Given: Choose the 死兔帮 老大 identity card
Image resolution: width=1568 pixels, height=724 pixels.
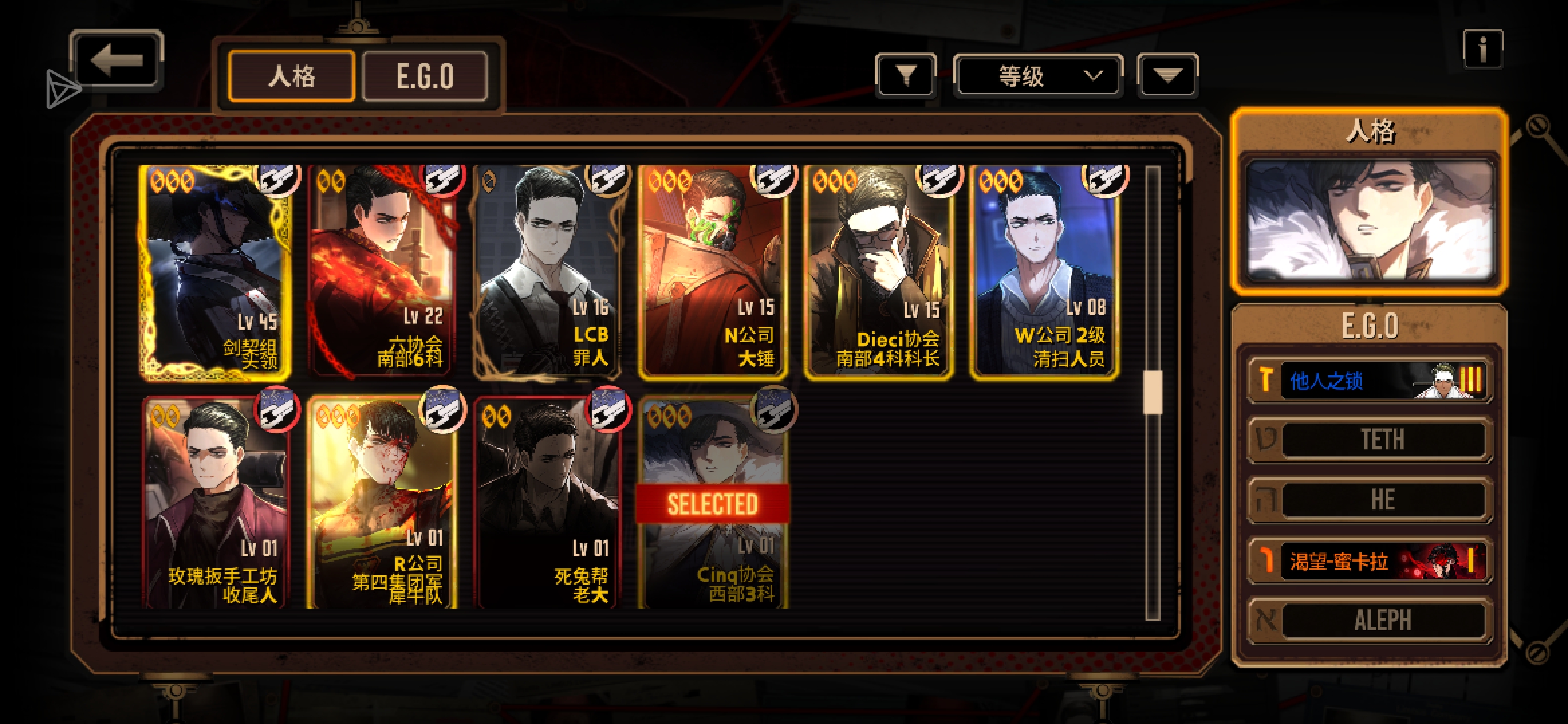Looking at the screenshot, I should pos(547,503).
